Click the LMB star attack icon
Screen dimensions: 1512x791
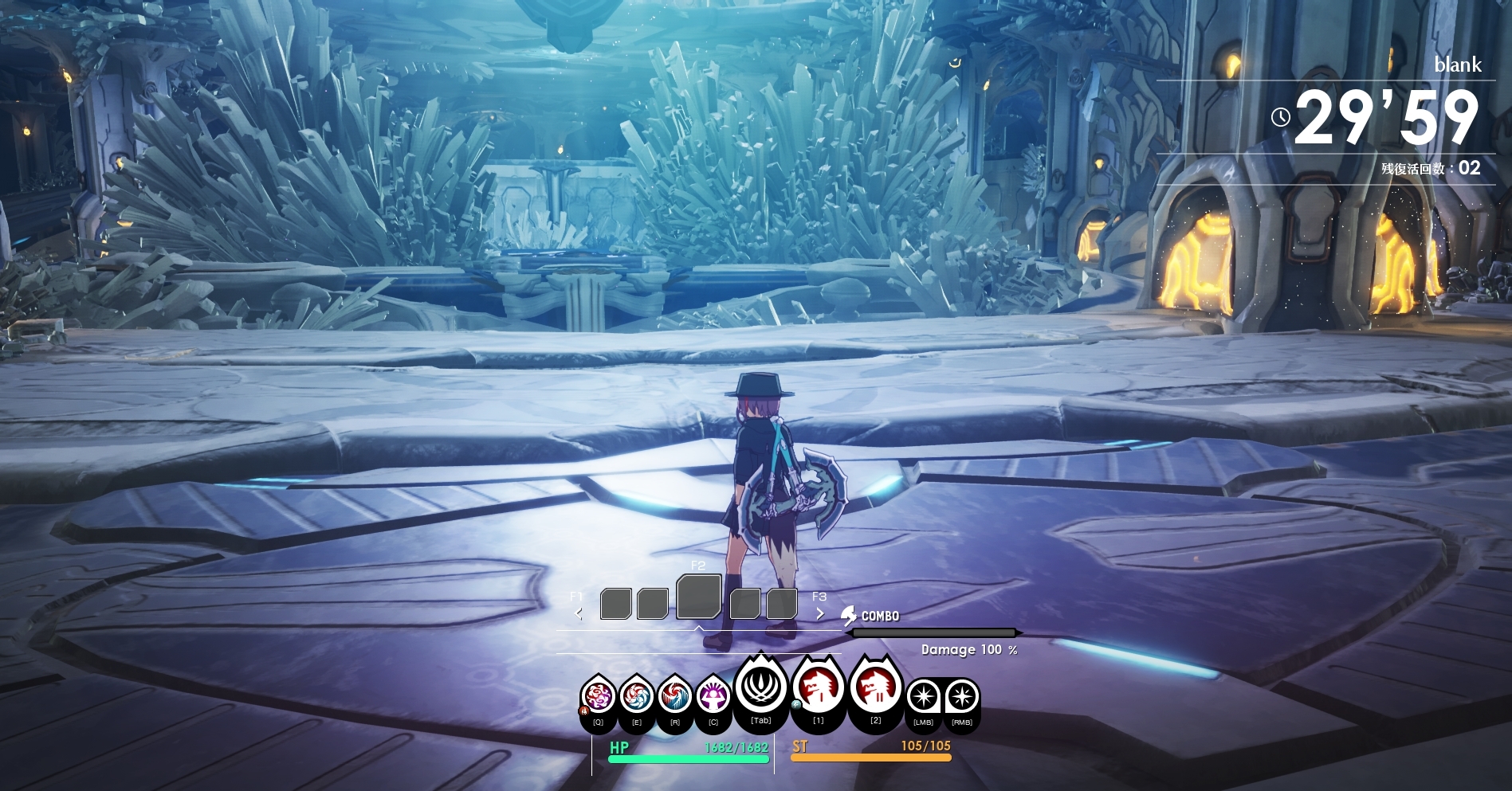(x=924, y=697)
